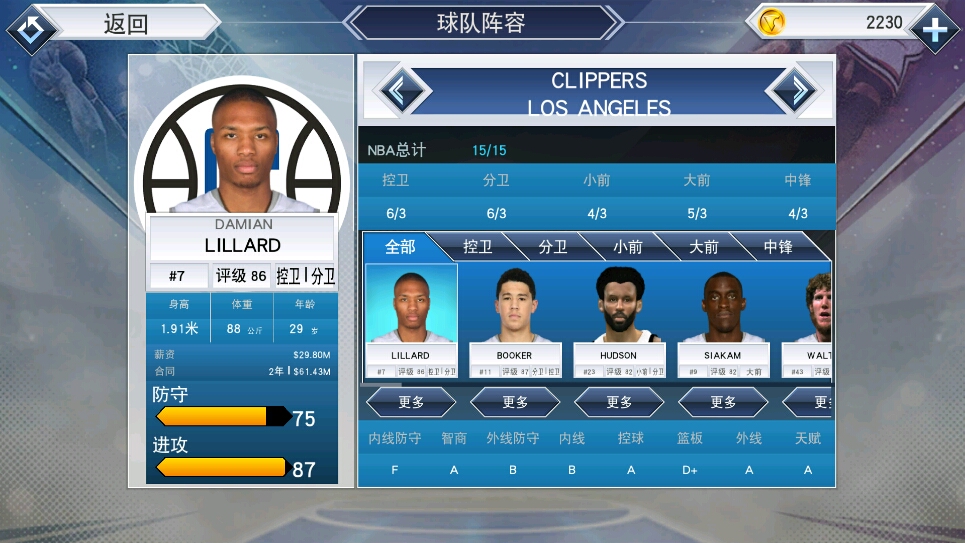
Task: Add coins with the plus button
Action: tap(935, 29)
